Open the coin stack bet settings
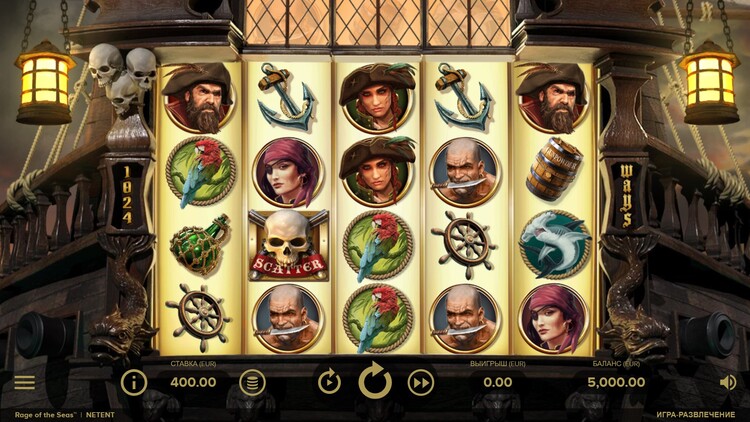 tap(253, 381)
